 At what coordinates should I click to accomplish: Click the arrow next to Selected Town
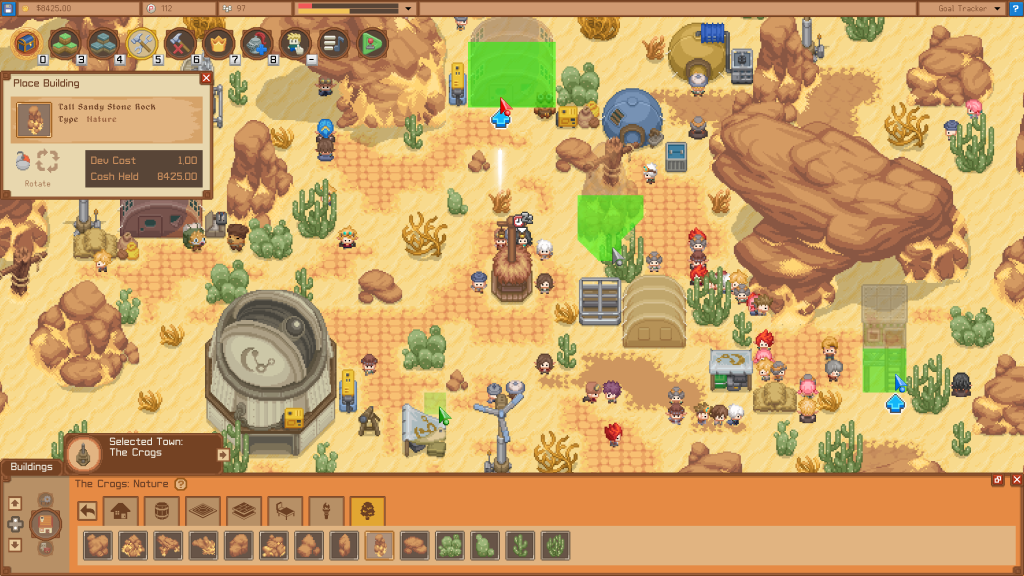(x=222, y=454)
